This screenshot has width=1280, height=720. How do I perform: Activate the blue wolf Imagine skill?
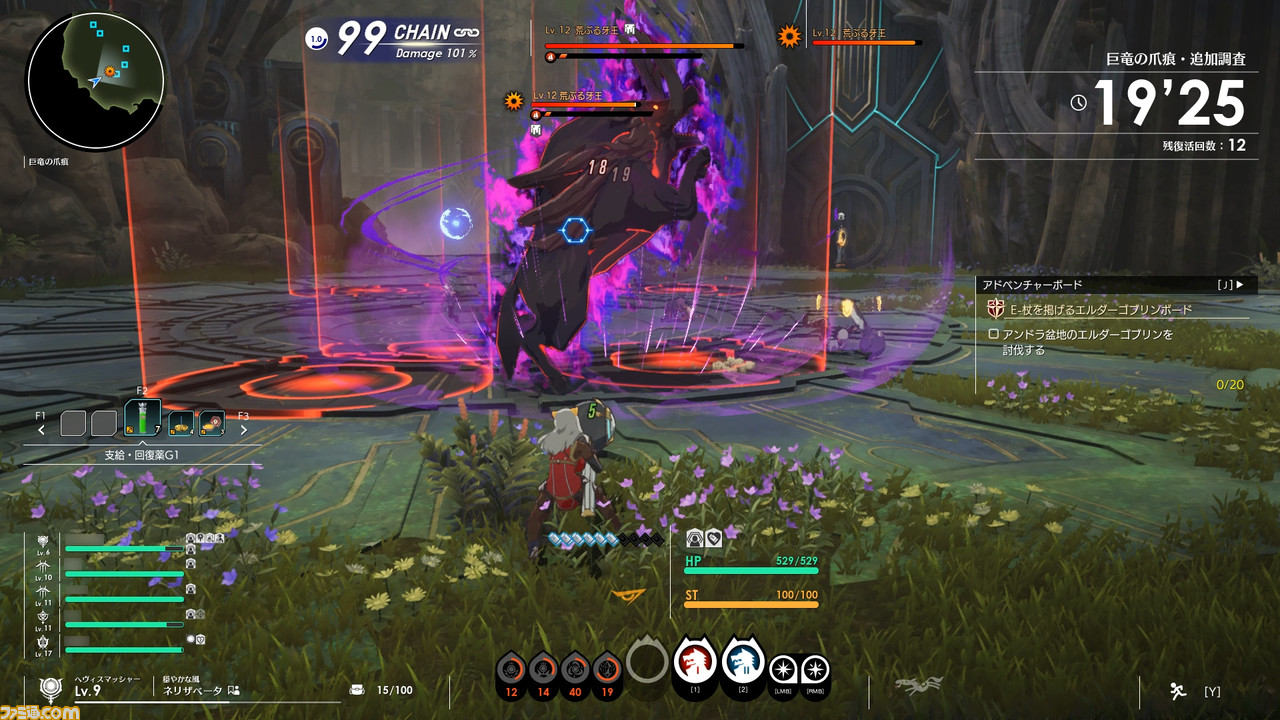[x=742, y=662]
